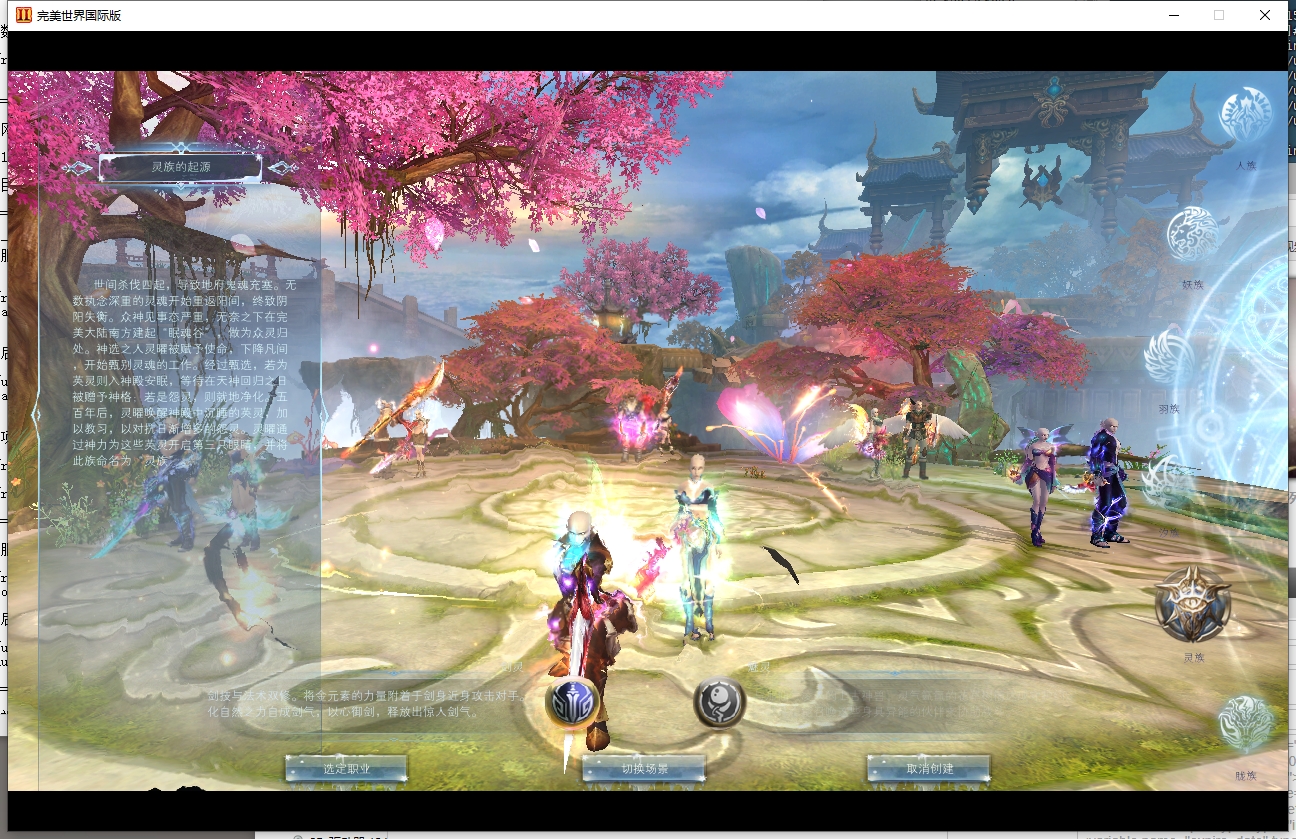The height and width of the screenshot is (839, 1296).
Task: Click the 切换场景 switch scene button
Action: click(x=644, y=769)
